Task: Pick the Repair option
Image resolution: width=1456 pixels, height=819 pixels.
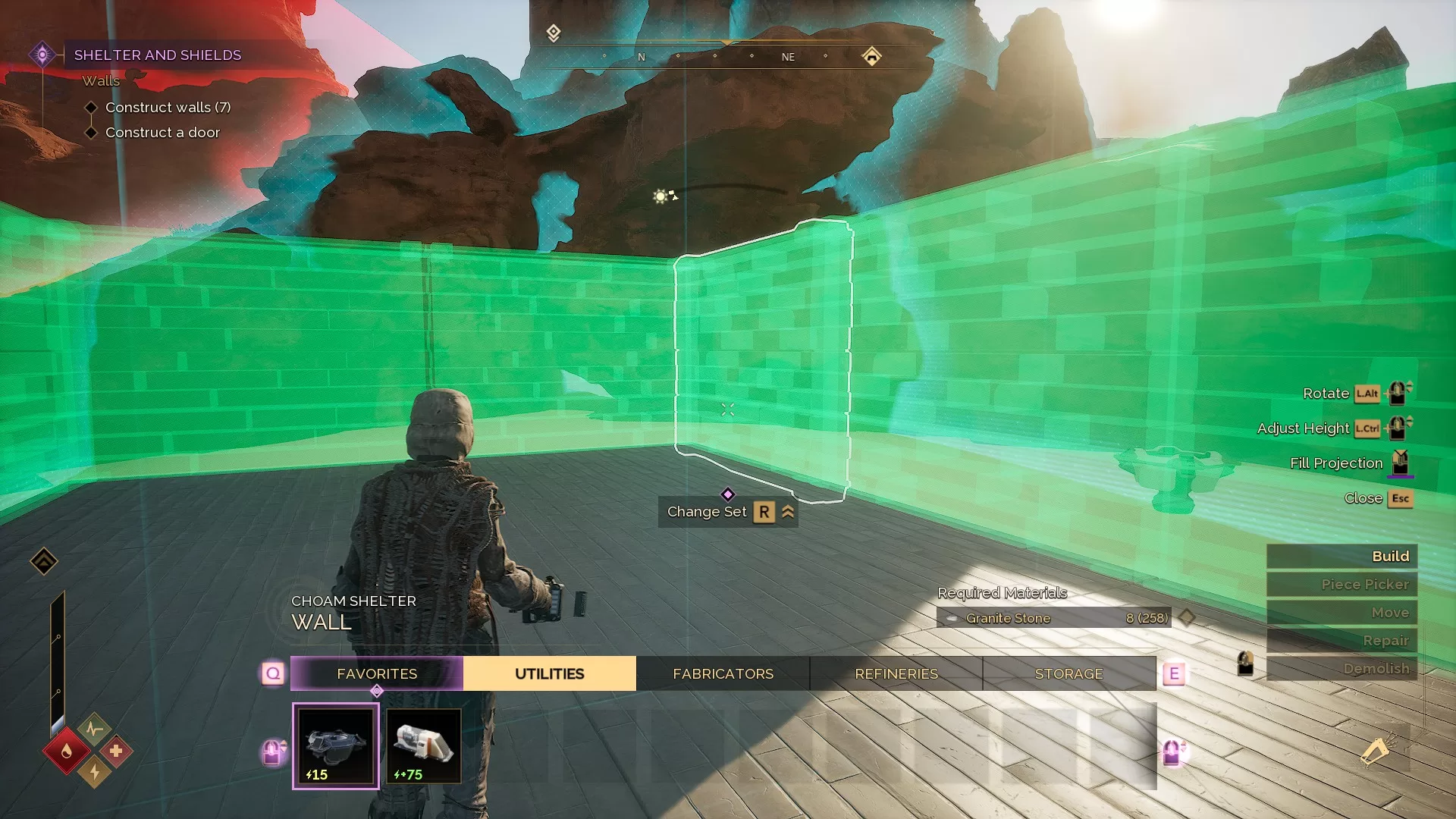Action: pyautogui.click(x=1341, y=641)
